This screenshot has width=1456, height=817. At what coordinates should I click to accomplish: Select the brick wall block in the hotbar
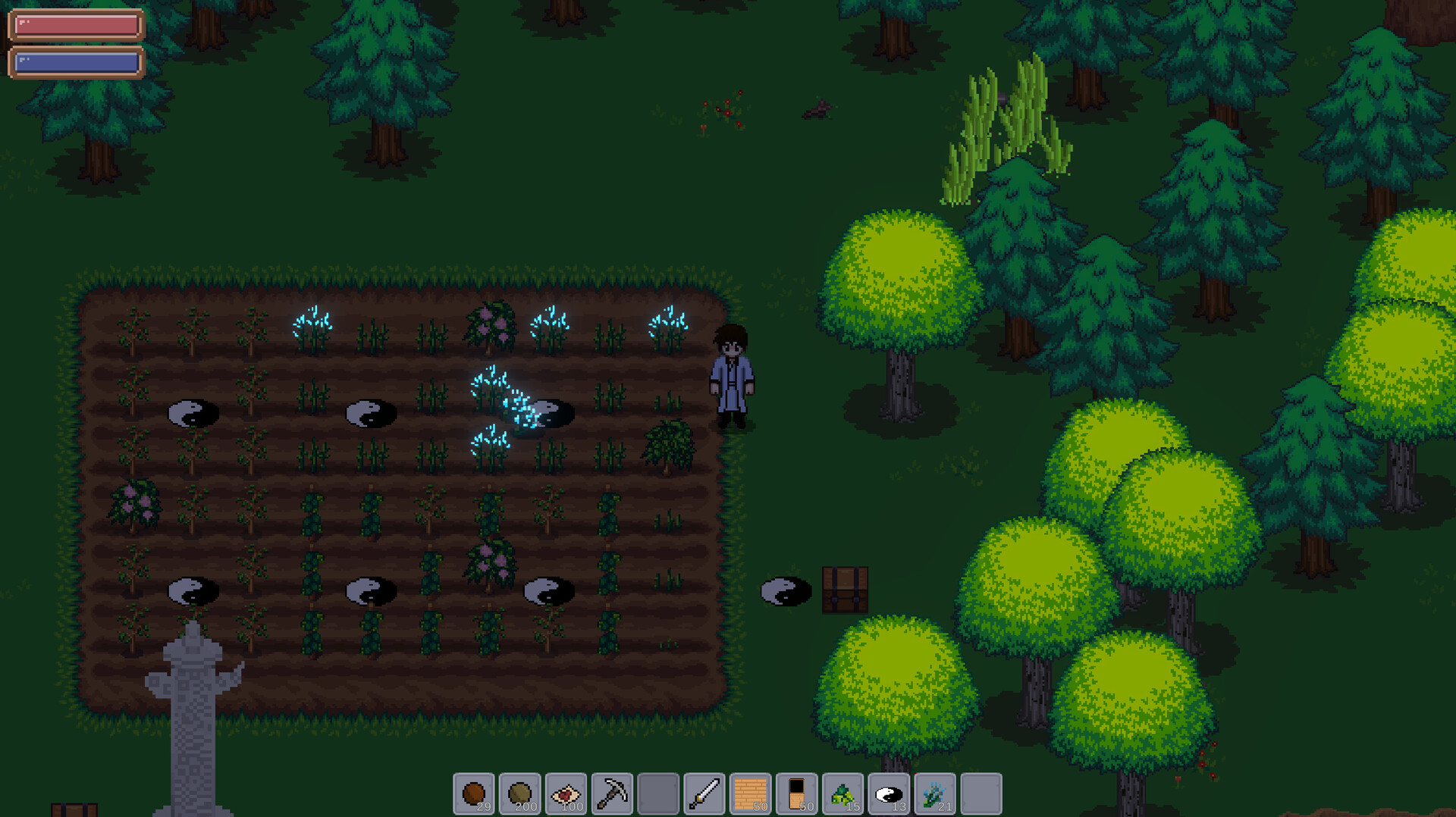click(748, 794)
